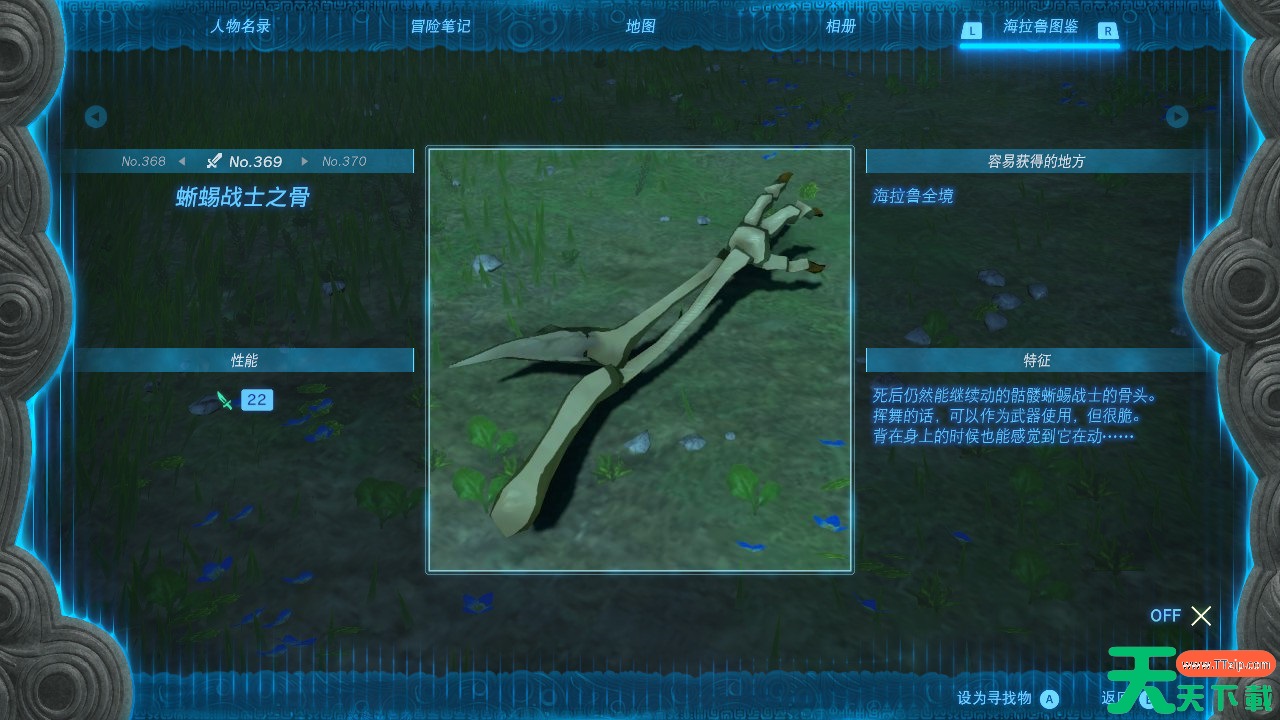Switch to the 人物名录 tab
Image resolution: width=1280 pixels, height=720 pixels.
(x=240, y=27)
